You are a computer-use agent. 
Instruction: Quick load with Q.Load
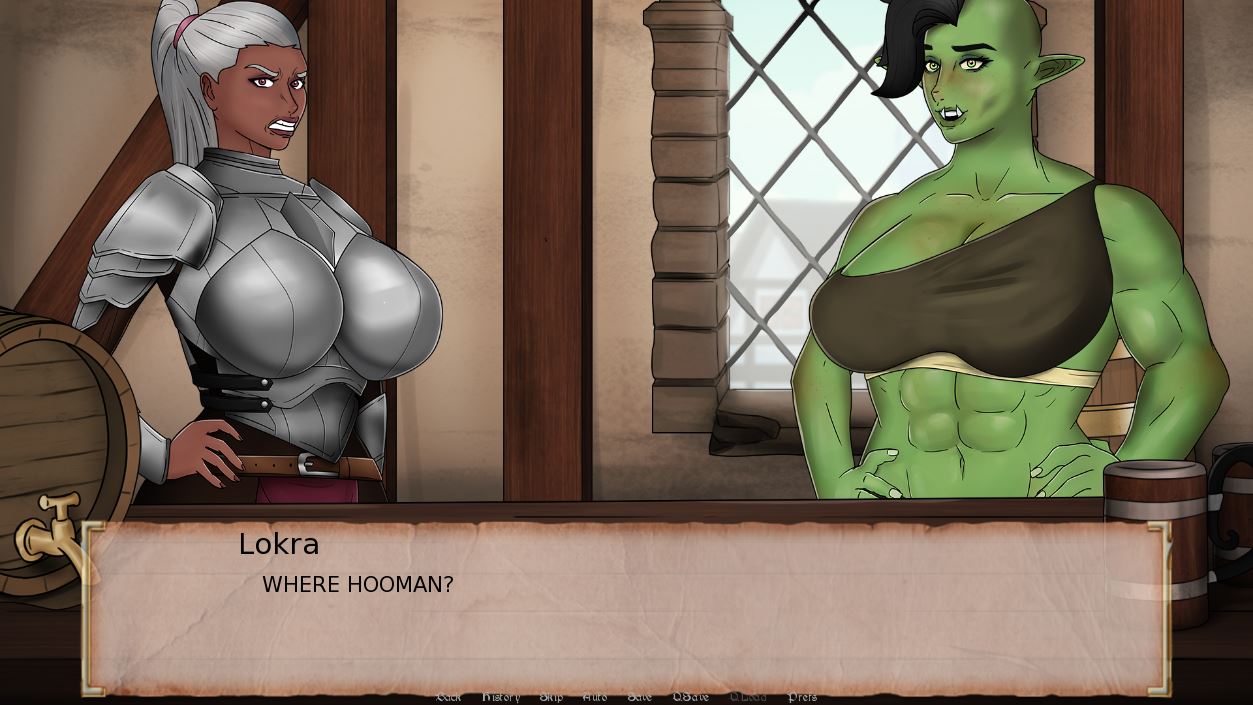(x=748, y=697)
